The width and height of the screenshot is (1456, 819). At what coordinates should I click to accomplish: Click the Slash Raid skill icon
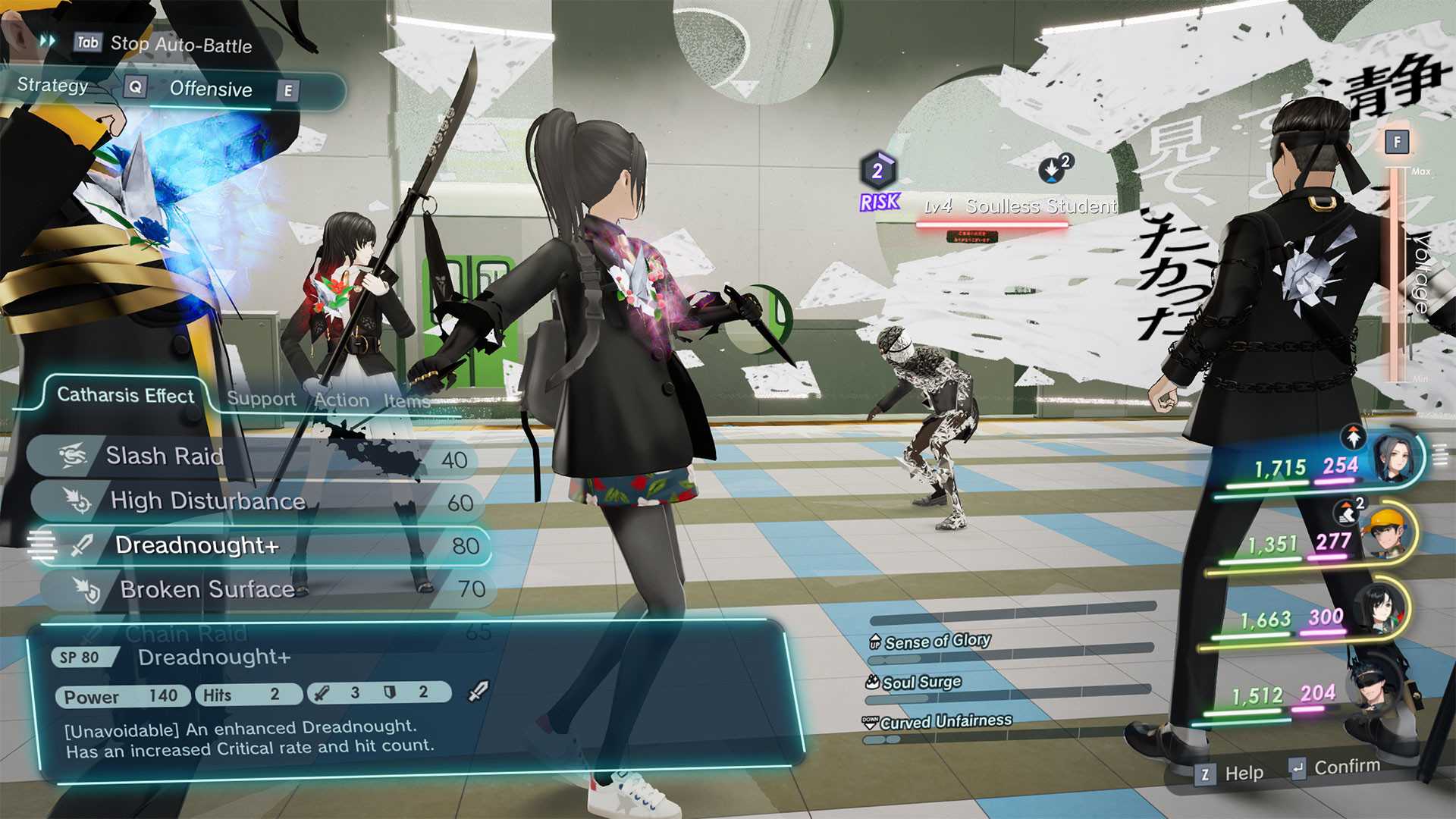point(72,456)
